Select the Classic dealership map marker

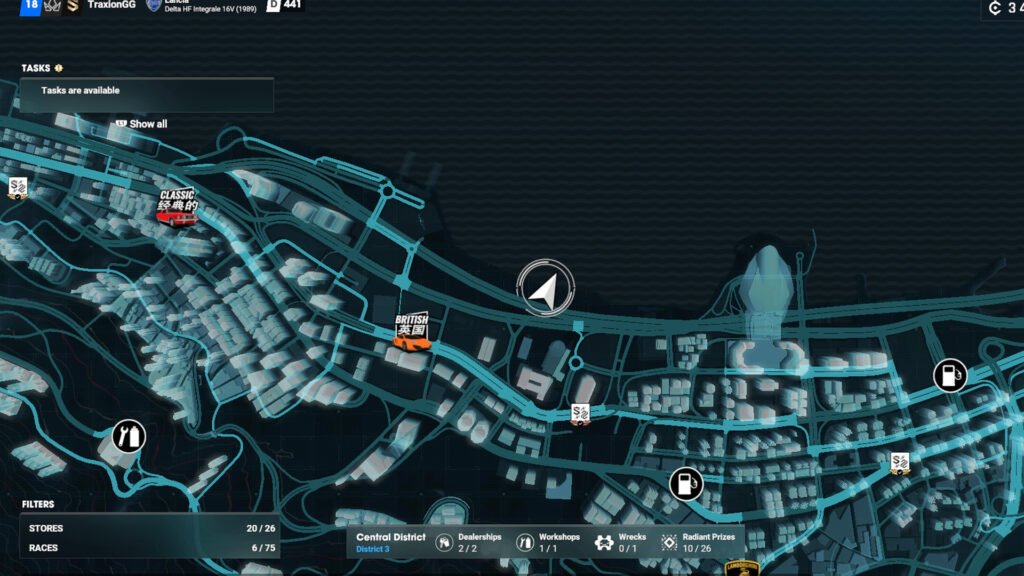click(177, 208)
